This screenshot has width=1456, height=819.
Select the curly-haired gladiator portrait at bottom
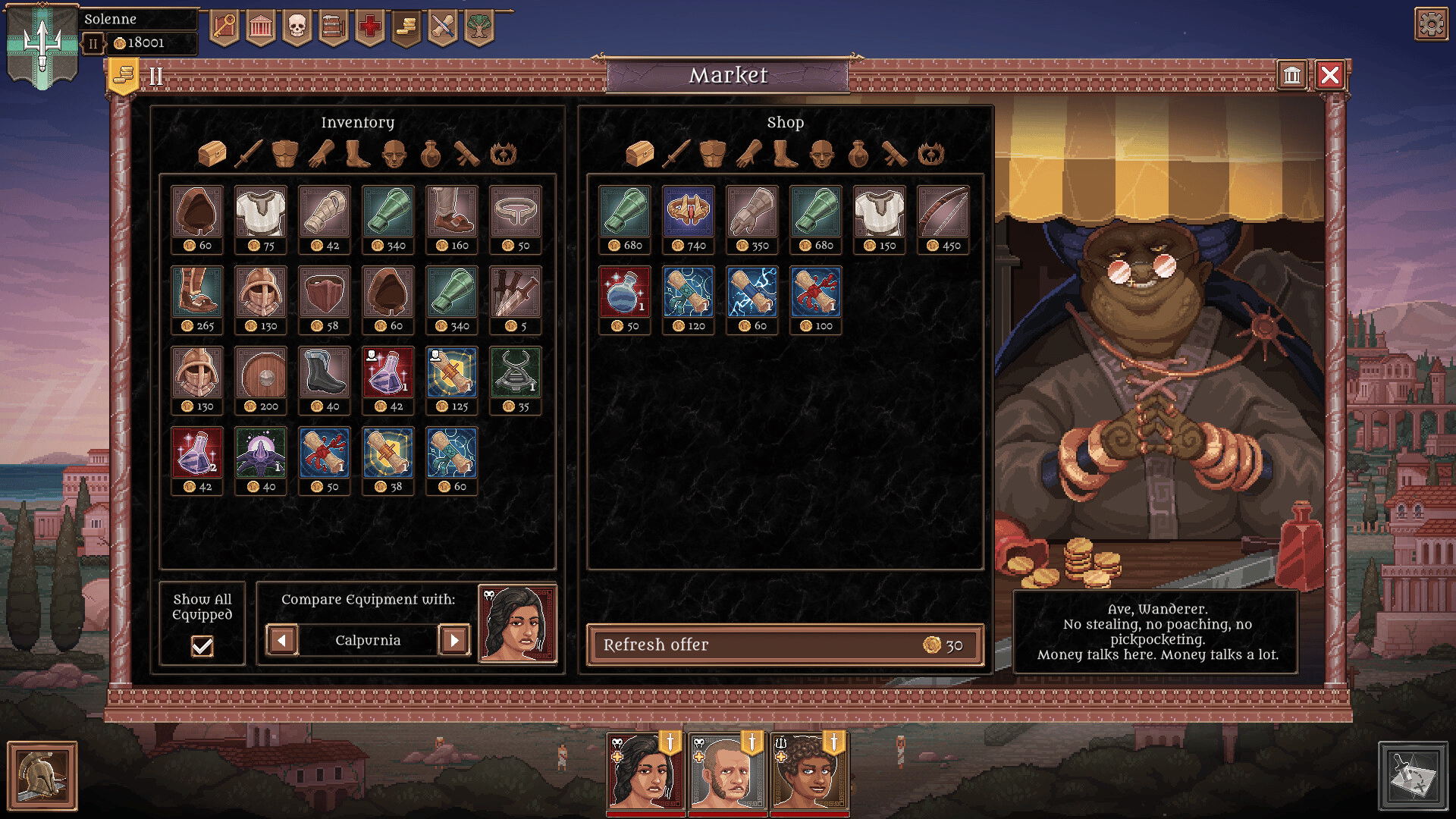[x=809, y=772]
